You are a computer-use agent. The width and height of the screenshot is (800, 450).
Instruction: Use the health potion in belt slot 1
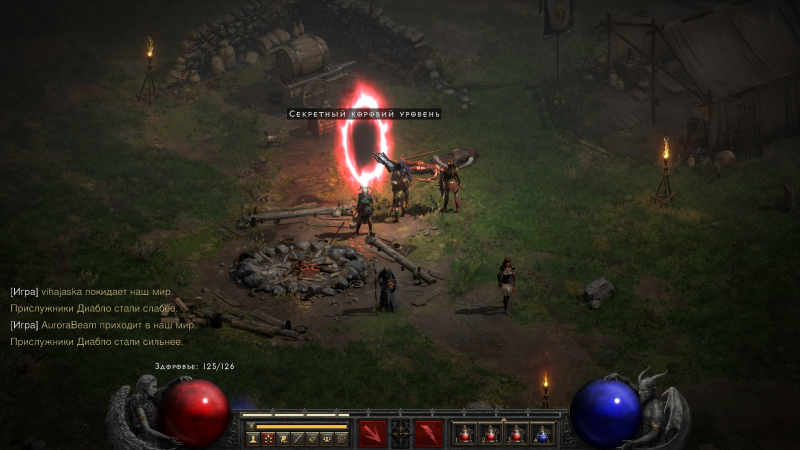[x=465, y=434]
